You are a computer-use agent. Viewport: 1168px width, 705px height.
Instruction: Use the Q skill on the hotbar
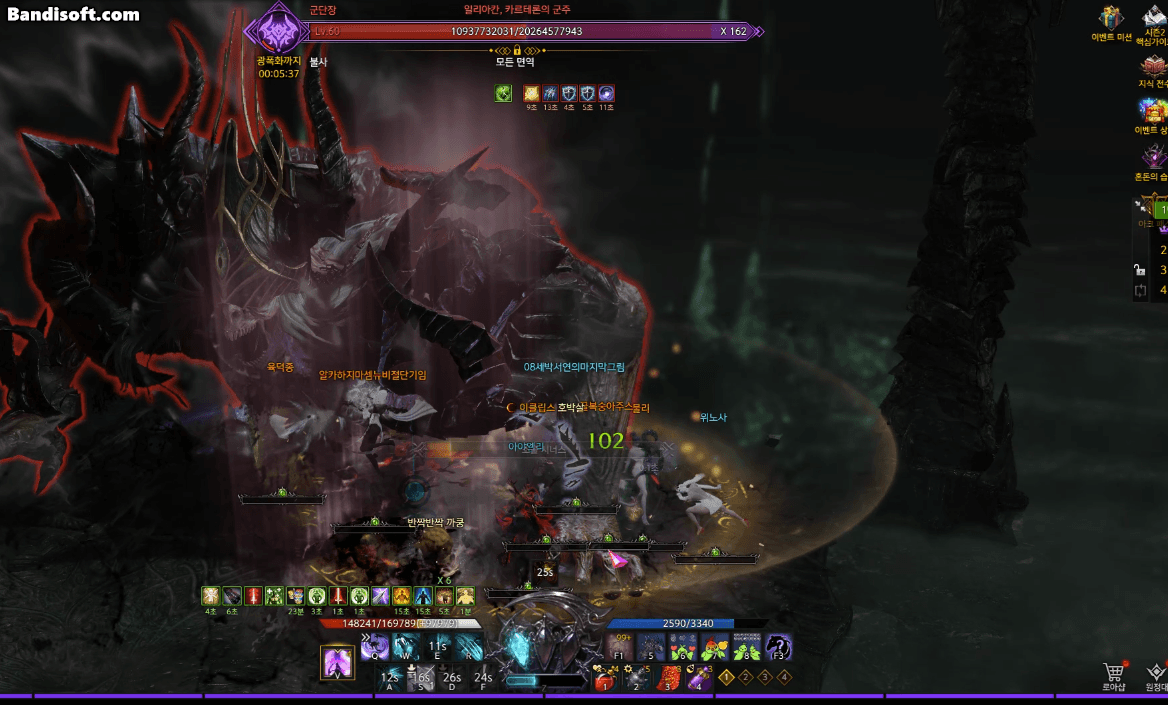(375, 648)
